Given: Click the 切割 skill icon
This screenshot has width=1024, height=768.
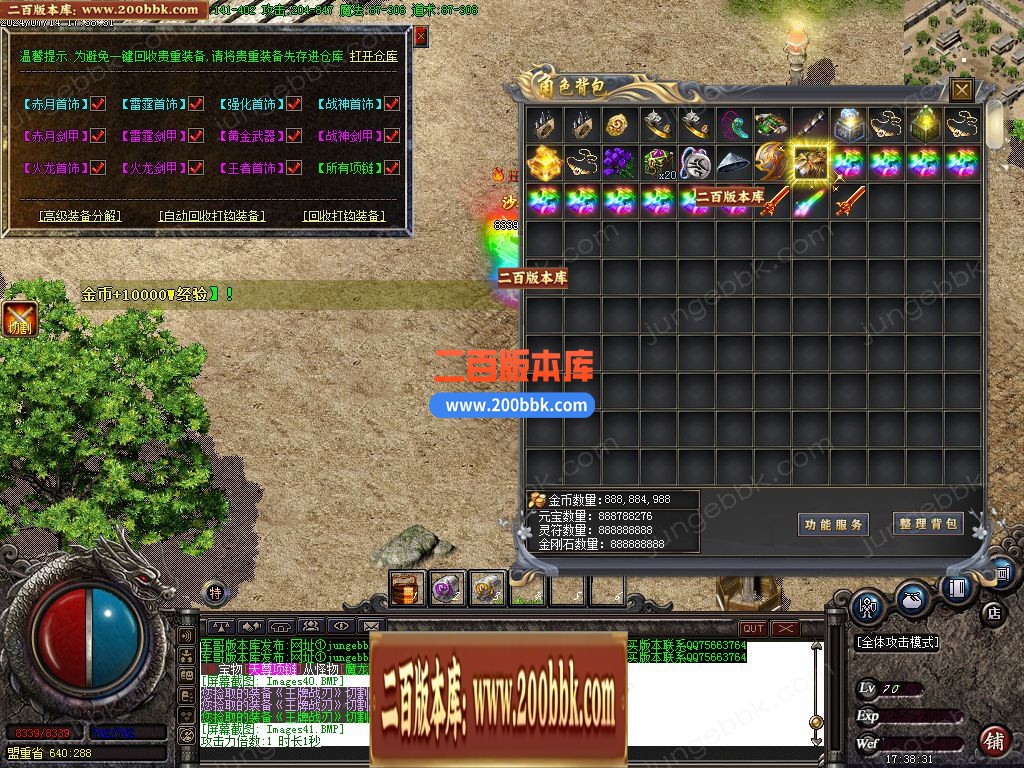Looking at the screenshot, I should (x=20, y=320).
